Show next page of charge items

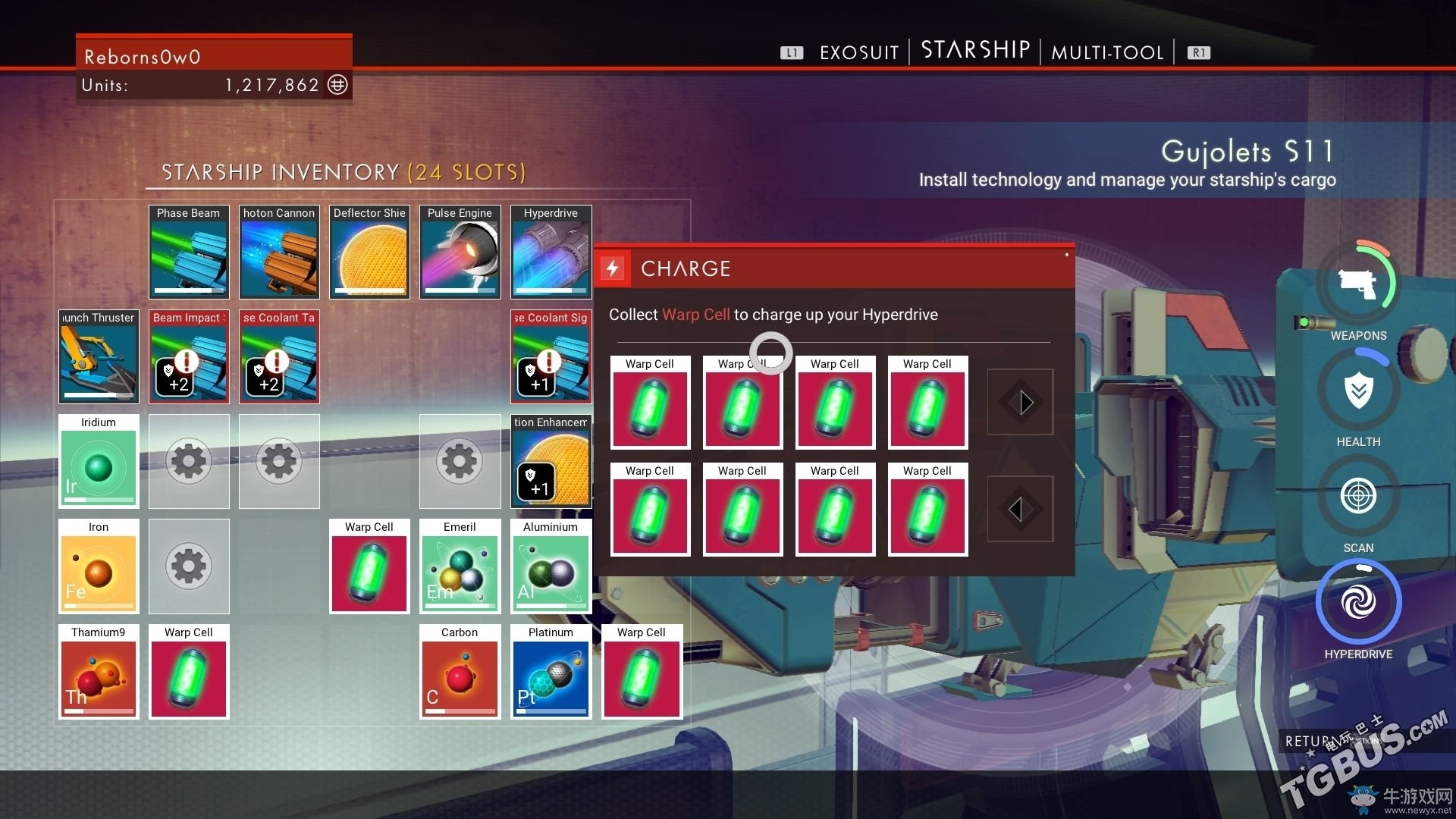pyautogui.click(x=1020, y=402)
